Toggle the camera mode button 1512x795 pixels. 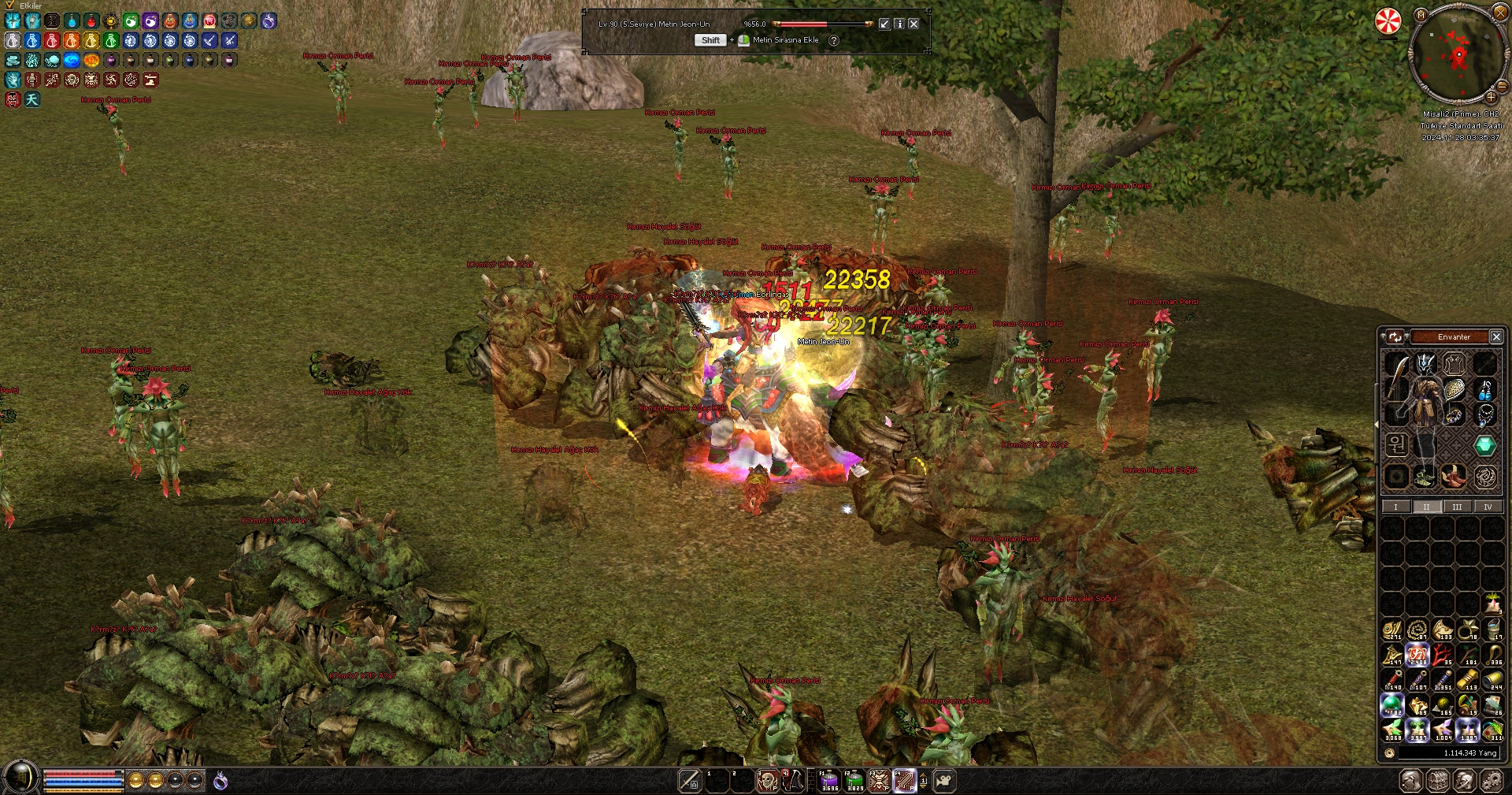click(944, 780)
